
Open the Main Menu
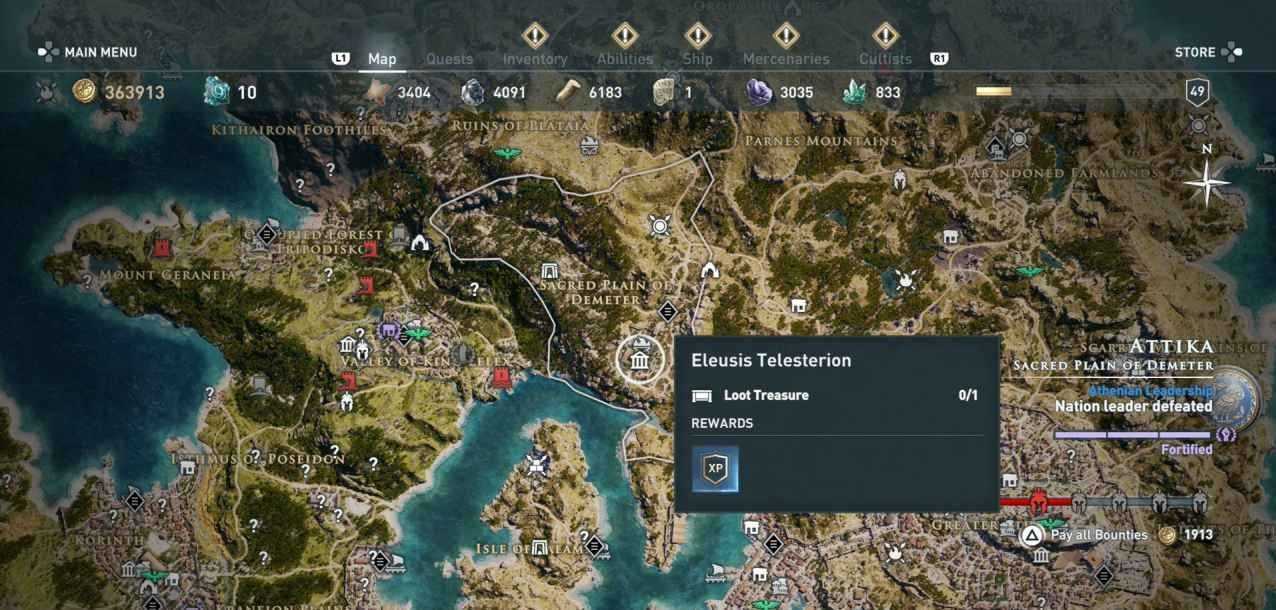(88, 52)
